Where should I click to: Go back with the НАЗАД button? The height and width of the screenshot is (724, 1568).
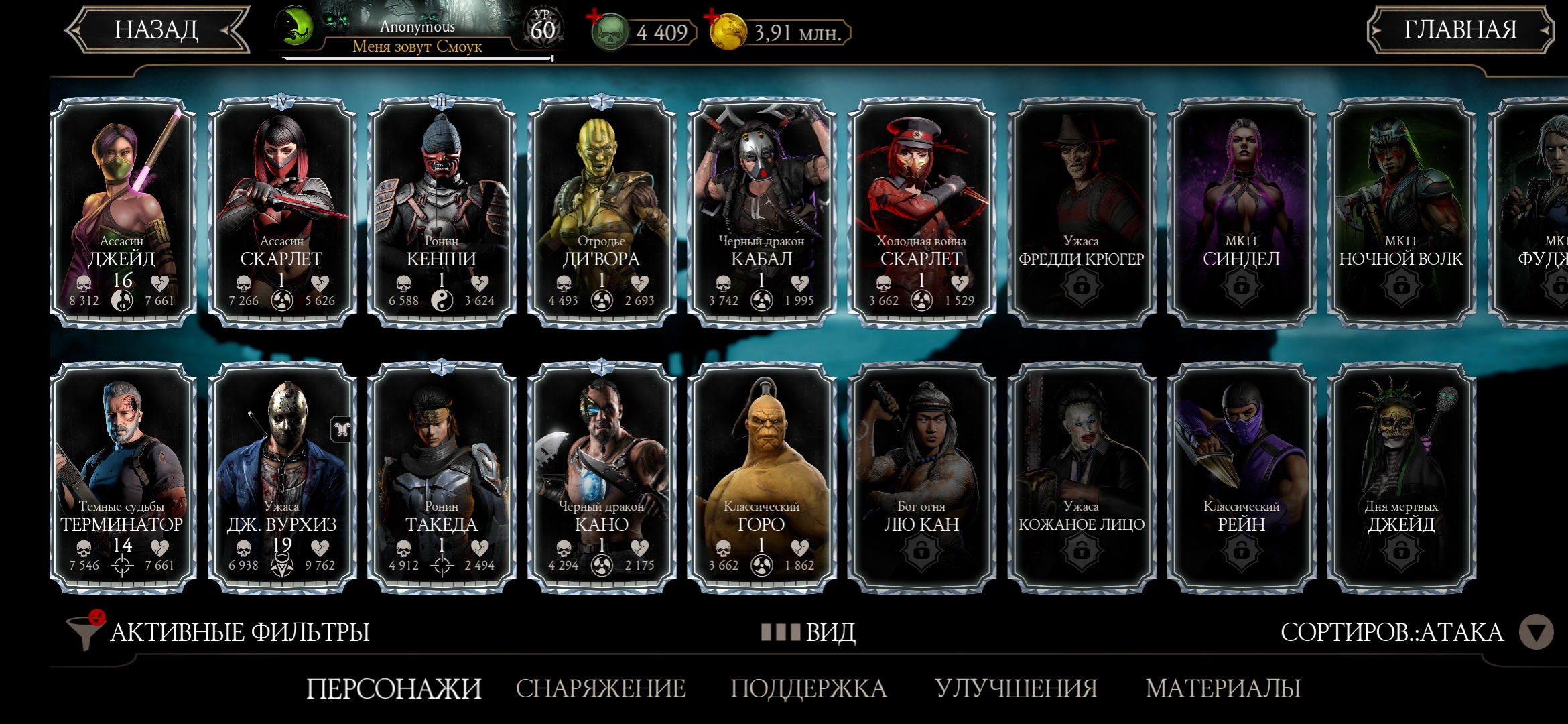(x=157, y=30)
